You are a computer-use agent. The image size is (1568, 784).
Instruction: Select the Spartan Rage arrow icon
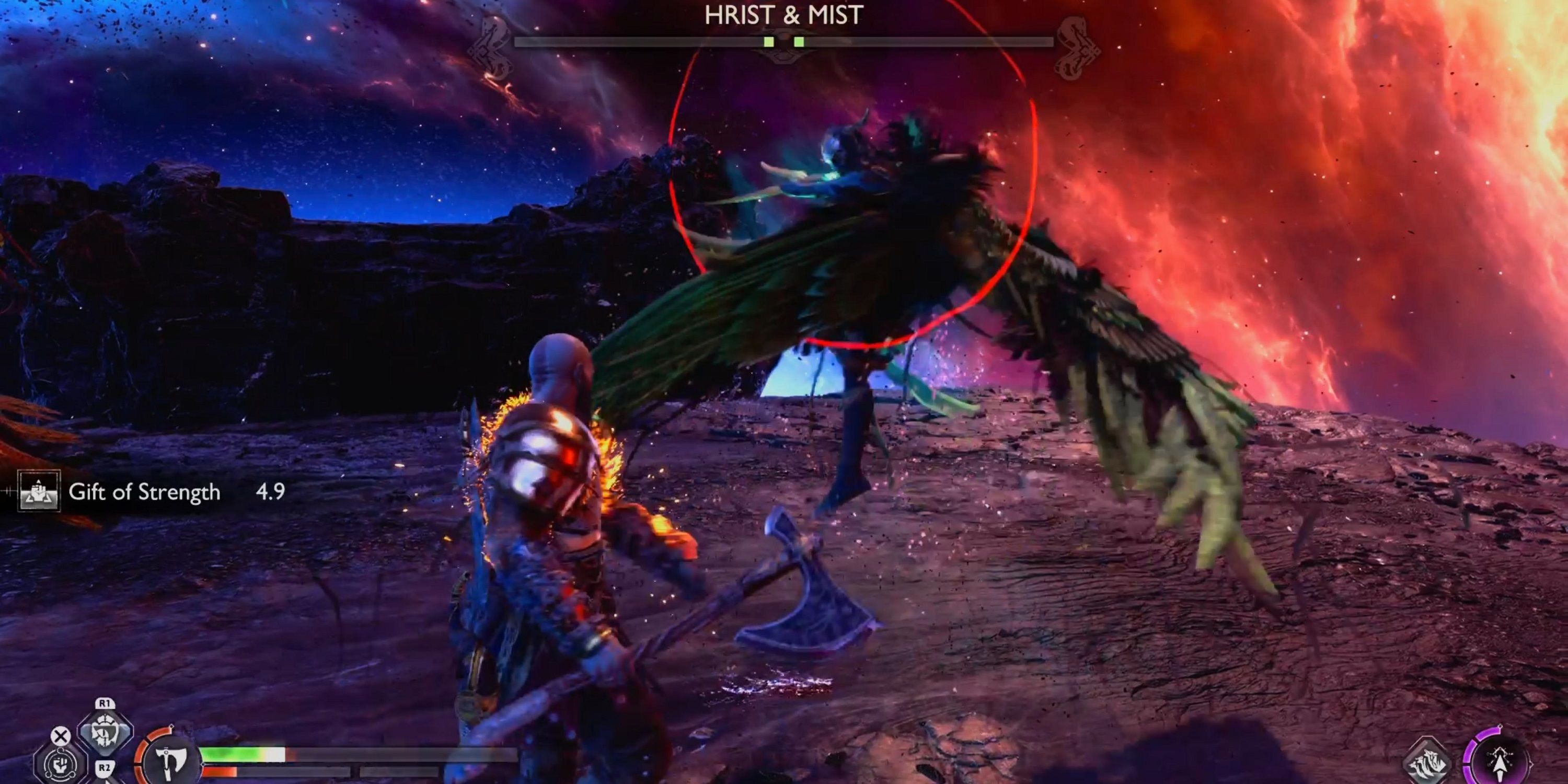1501,763
